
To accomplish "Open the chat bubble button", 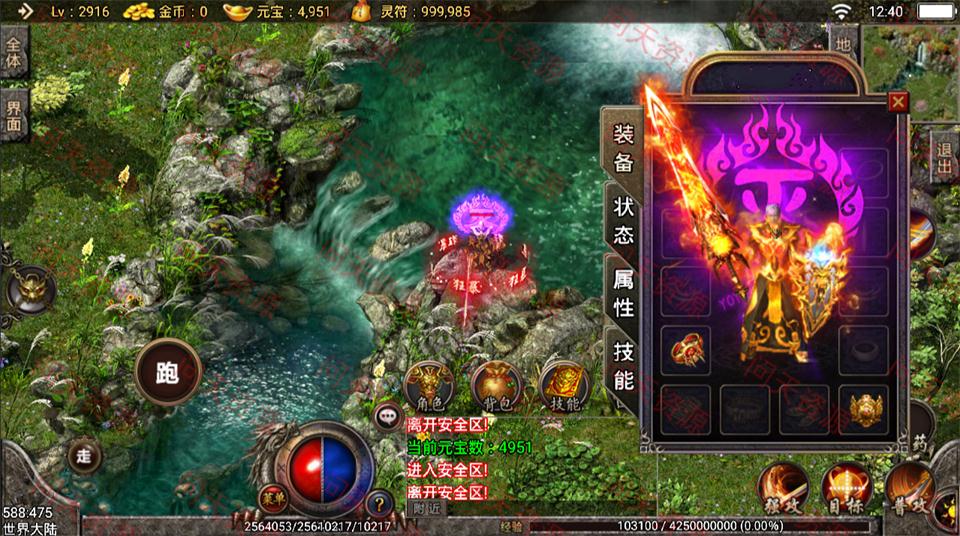I will [385, 416].
